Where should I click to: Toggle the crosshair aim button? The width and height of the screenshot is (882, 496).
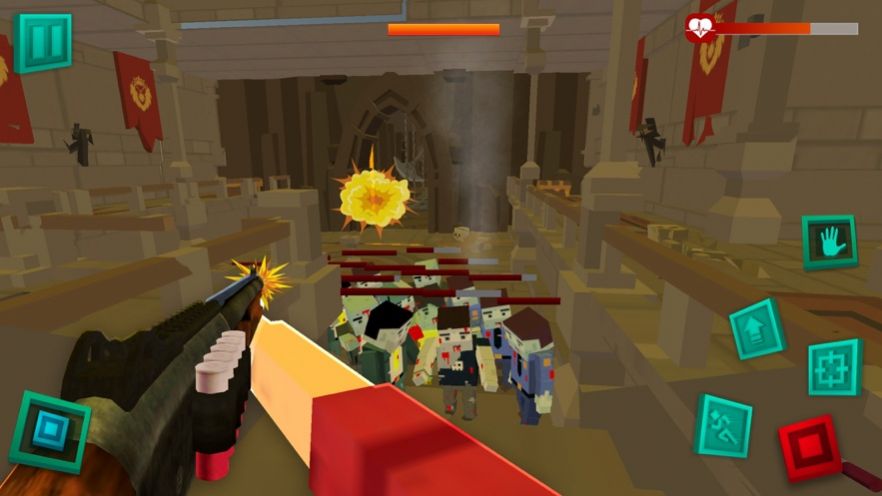click(x=835, y=367)
